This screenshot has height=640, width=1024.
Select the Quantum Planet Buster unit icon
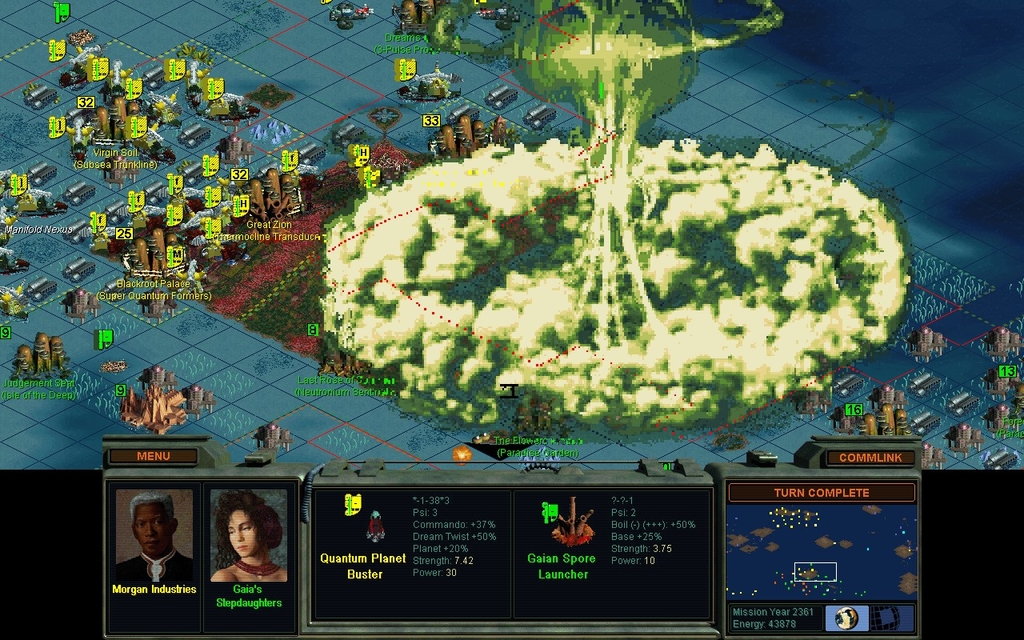coord(376,523)
